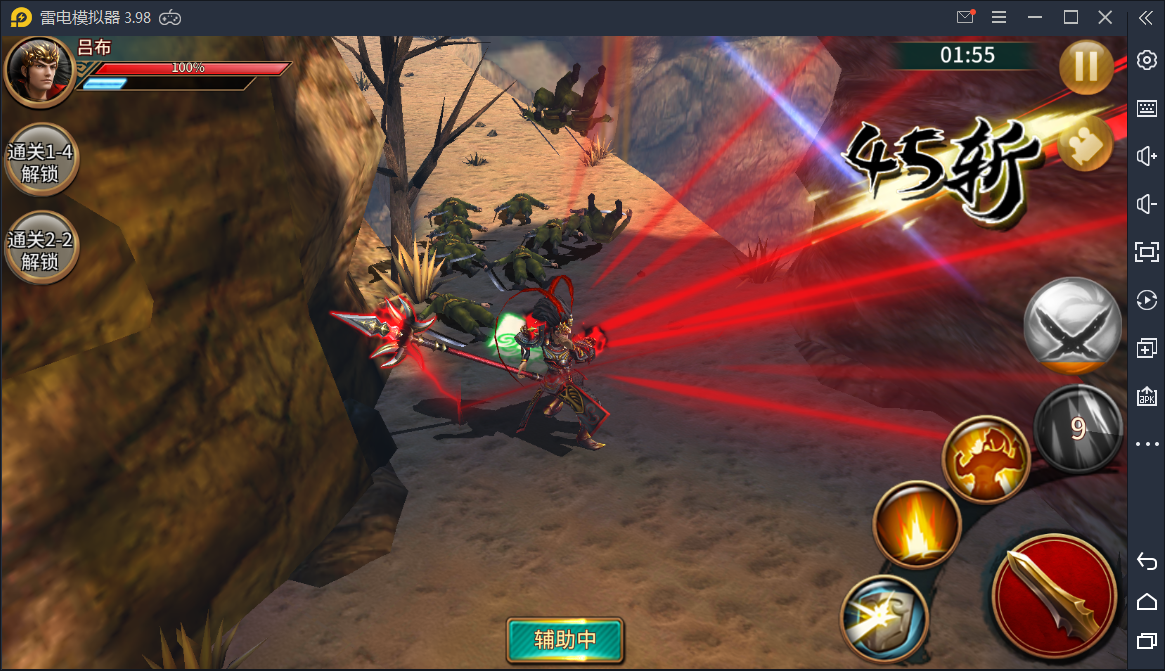Pause the battle with the gold pause button

1086,68
